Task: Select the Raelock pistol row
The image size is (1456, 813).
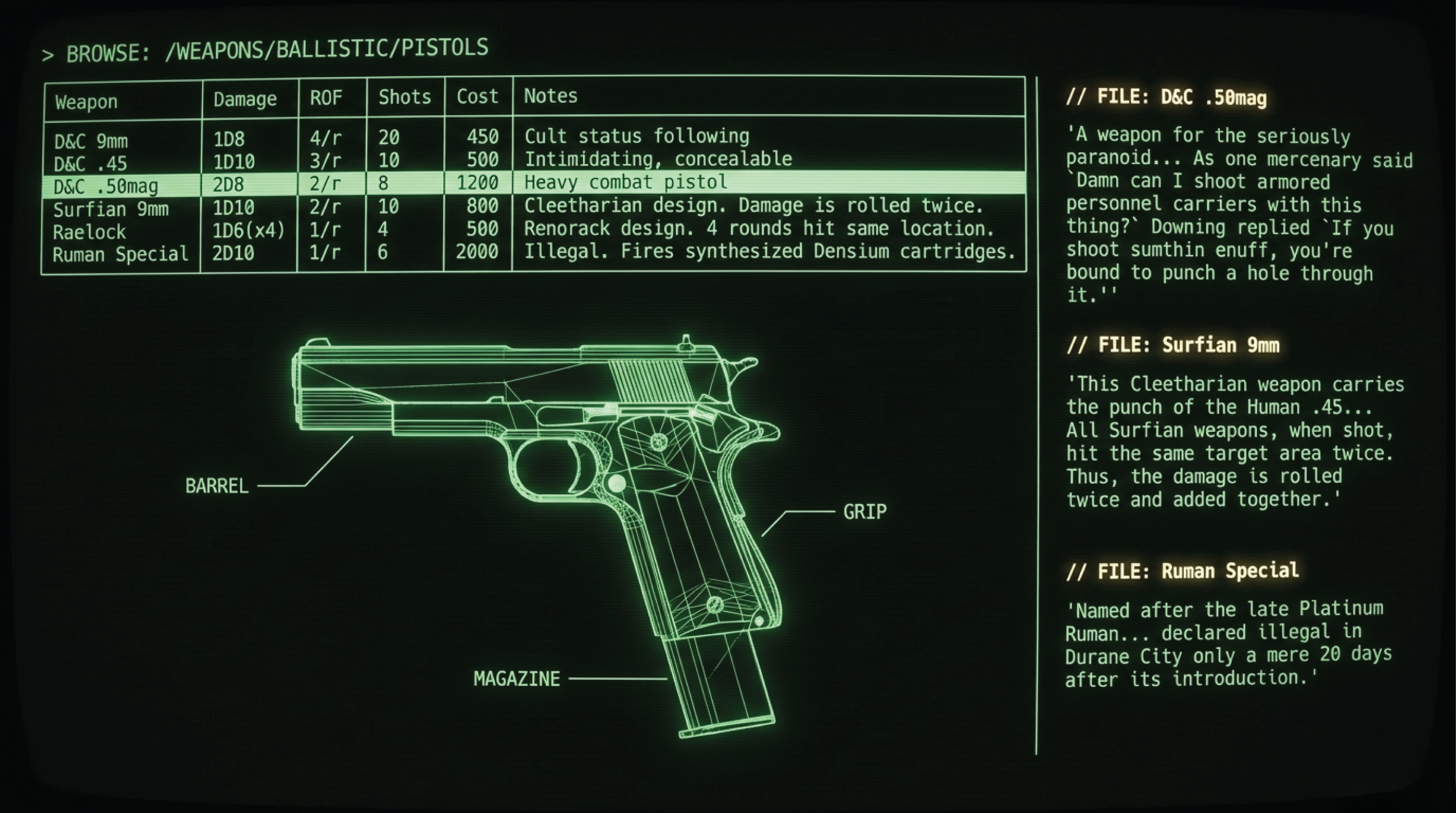Action: click(89, 232)
